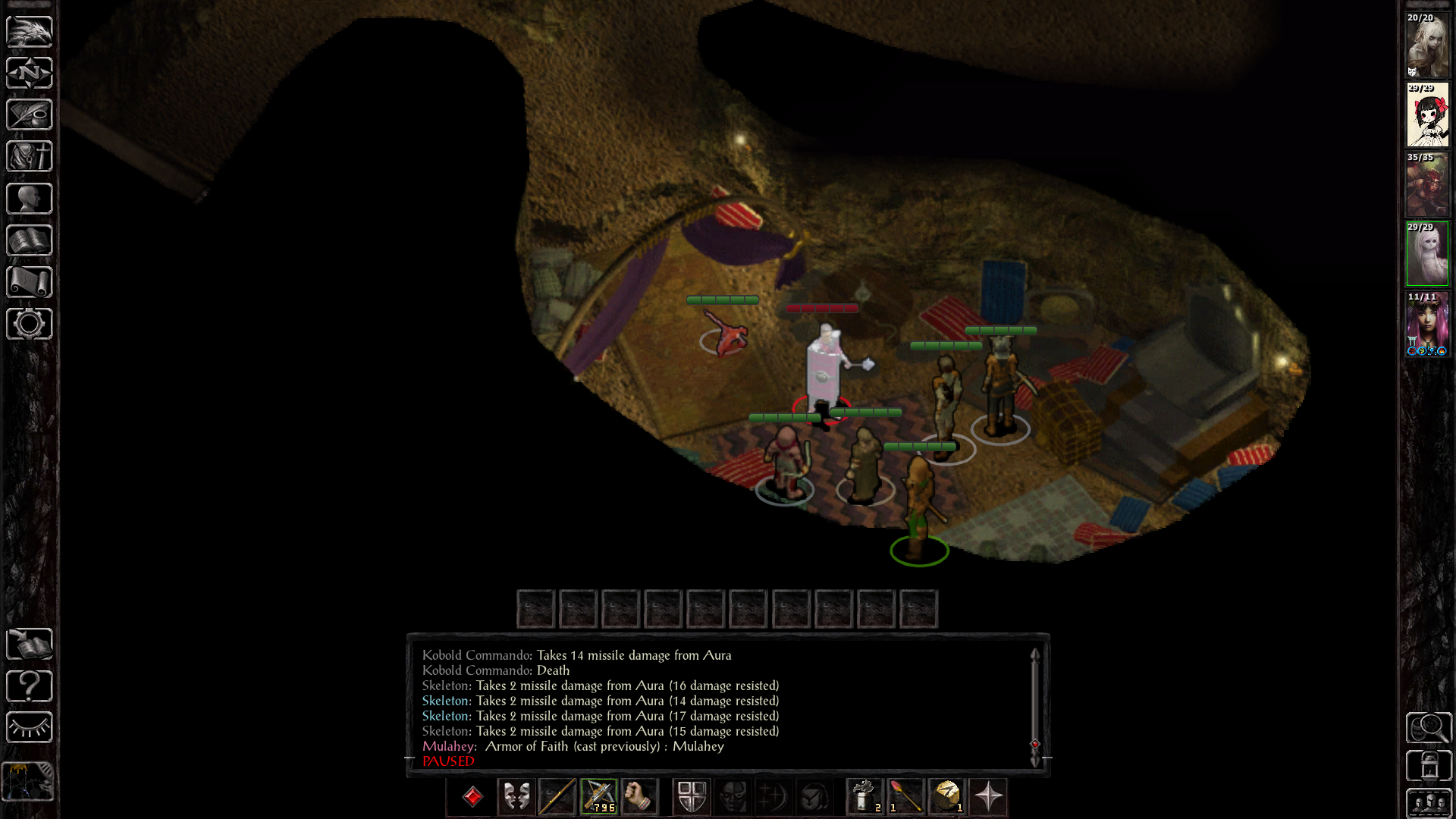Return to game via the dragon head icon
1456x819 pixels.
point(30,31)
